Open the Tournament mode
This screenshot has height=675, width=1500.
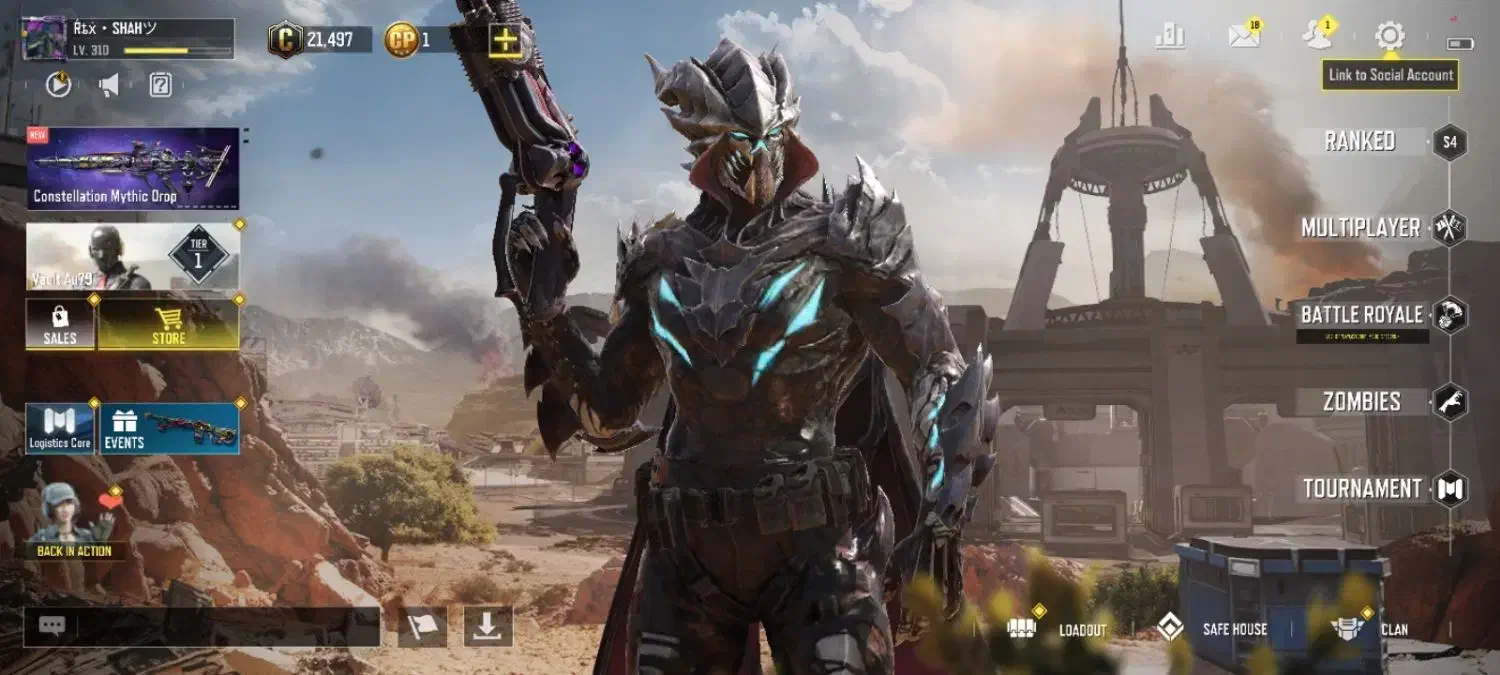click(1362, 489)
